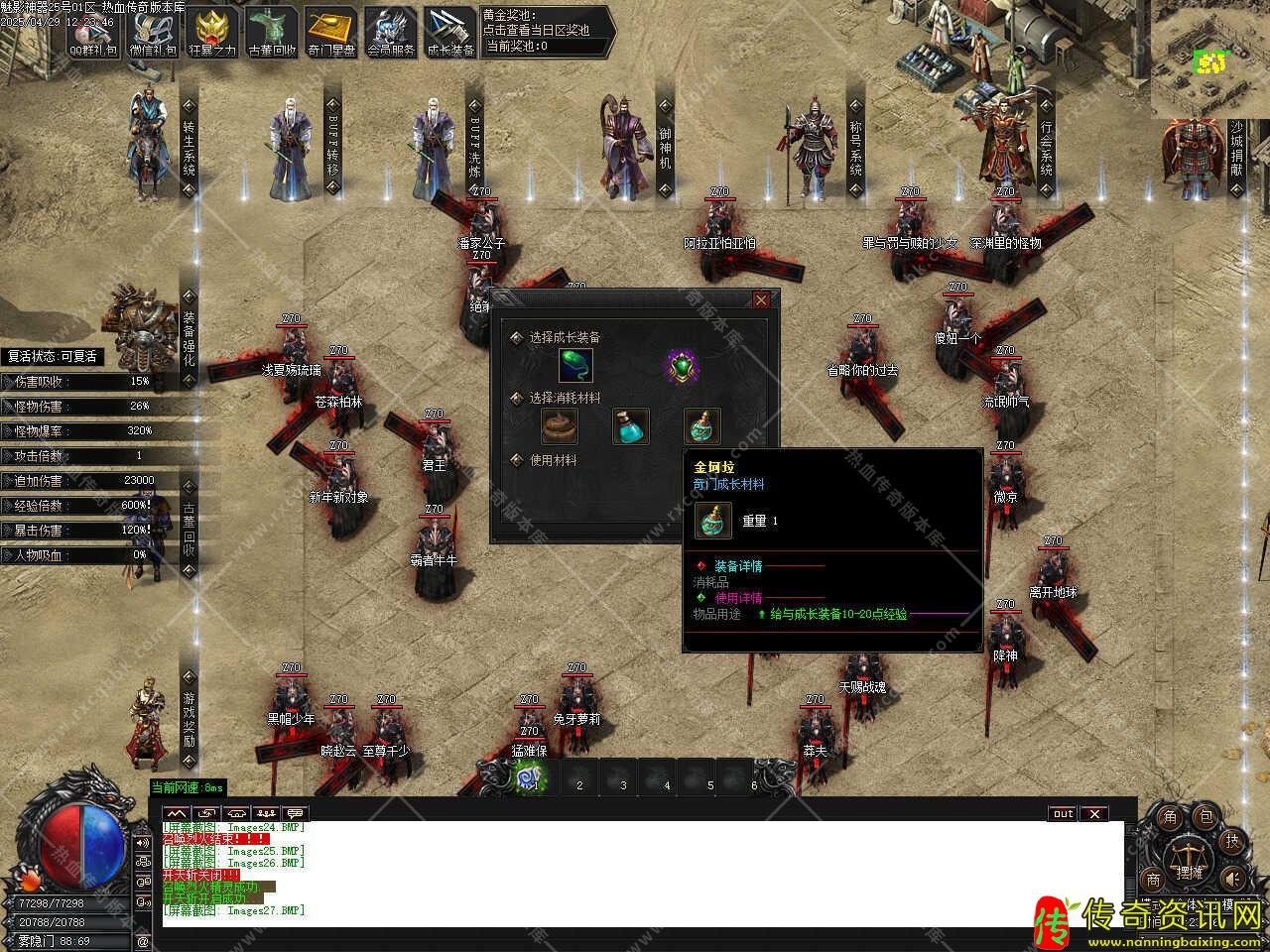Open 古董回收 antique recycling
The image size is (1270, 952).
pyautogui.click(x=271, y=31)
